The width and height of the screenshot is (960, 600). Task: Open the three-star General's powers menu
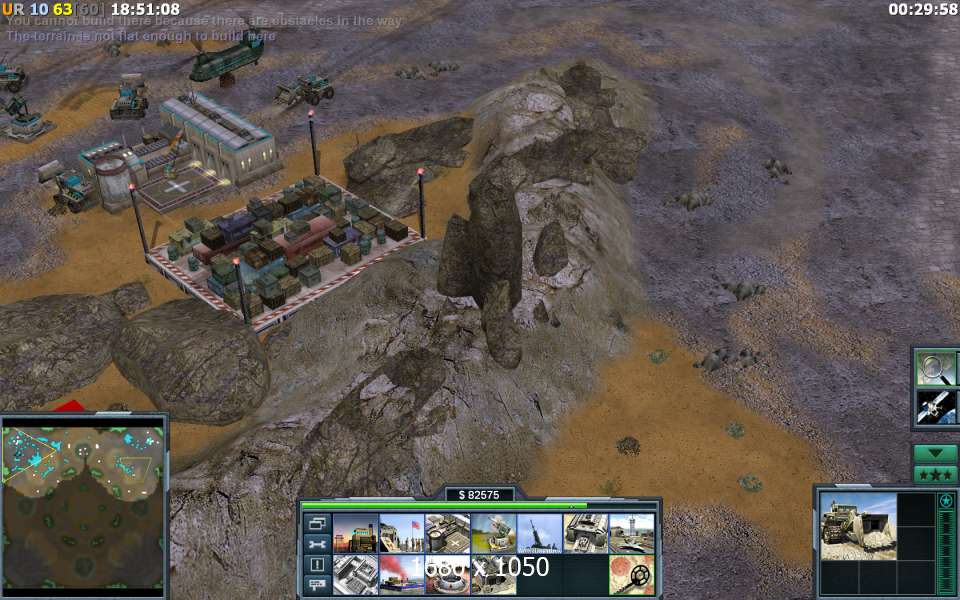point(936,473)
